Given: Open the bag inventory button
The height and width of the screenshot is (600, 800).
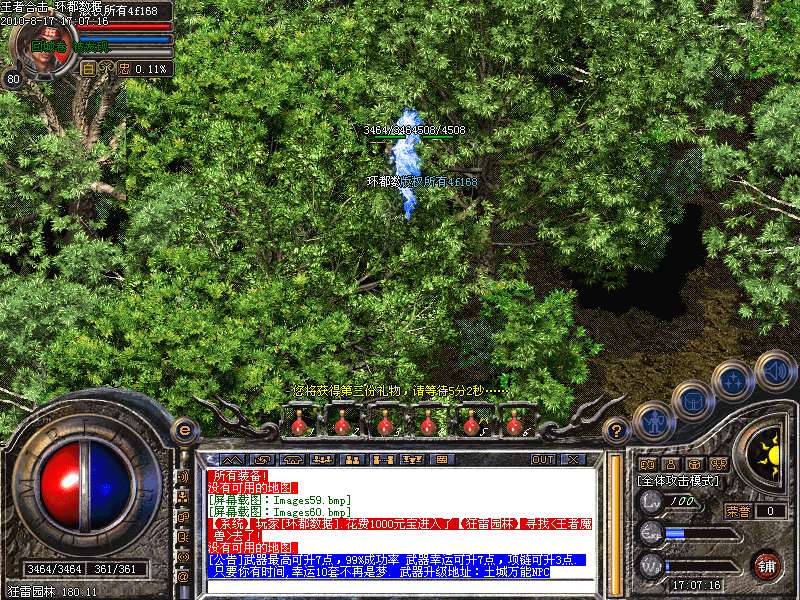Looking at the screenshot, I should tap(693, 400).
